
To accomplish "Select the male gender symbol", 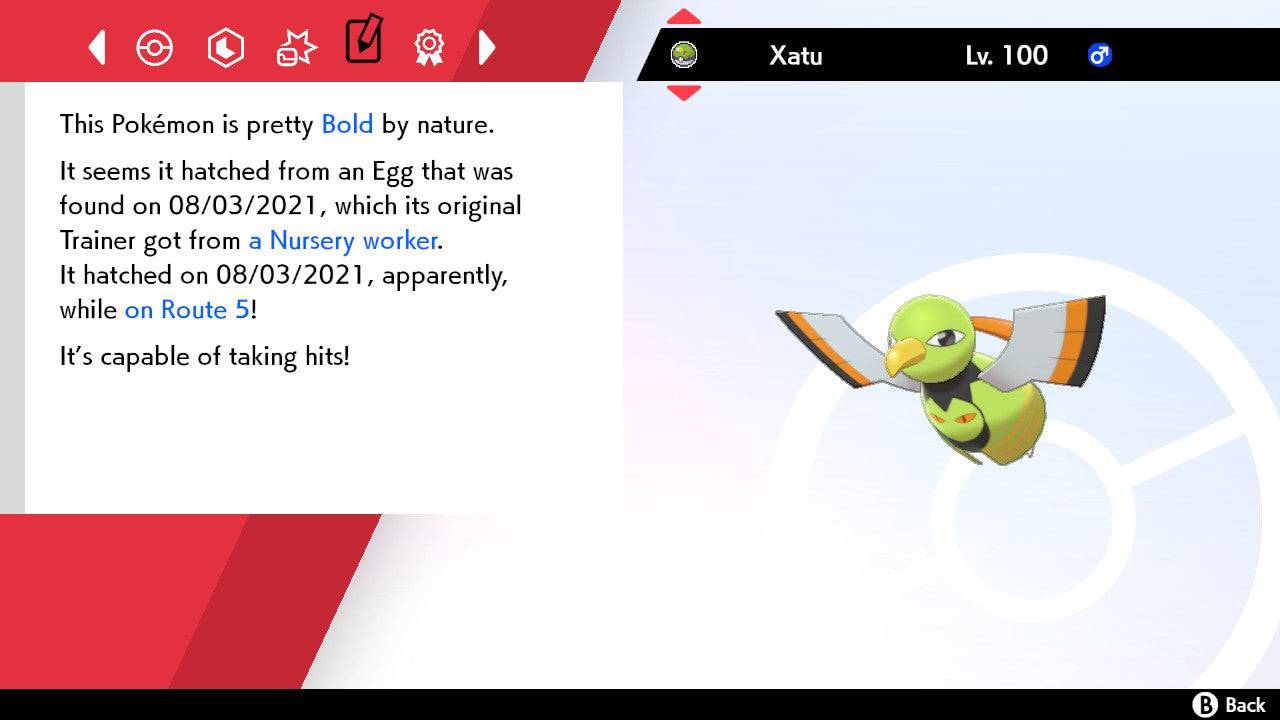I will 1100,56.
